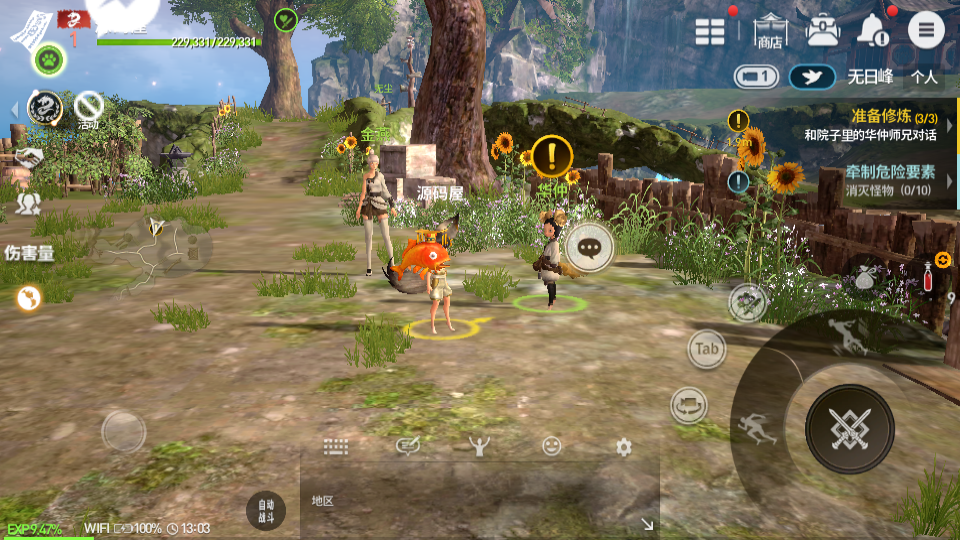The height and width of the screenshot is (540, 960).
Task: Activate the Tab target switch button
Action: [x=707, y=349]
